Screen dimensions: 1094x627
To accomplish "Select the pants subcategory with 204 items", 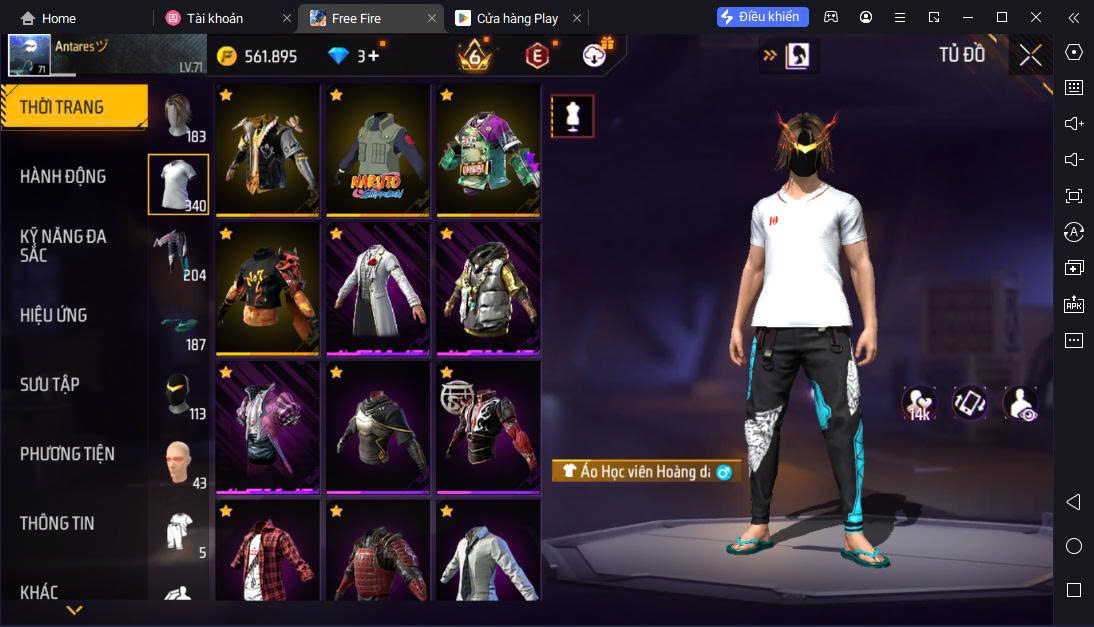I will click(x=178, y=254).
